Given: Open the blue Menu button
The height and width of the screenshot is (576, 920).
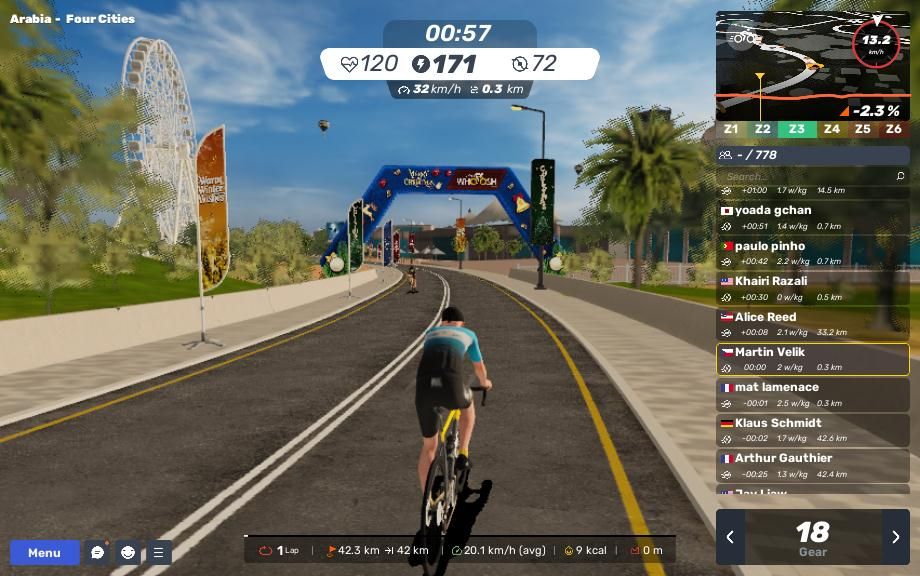Looking at the screenshot, I should click(44, 552).
